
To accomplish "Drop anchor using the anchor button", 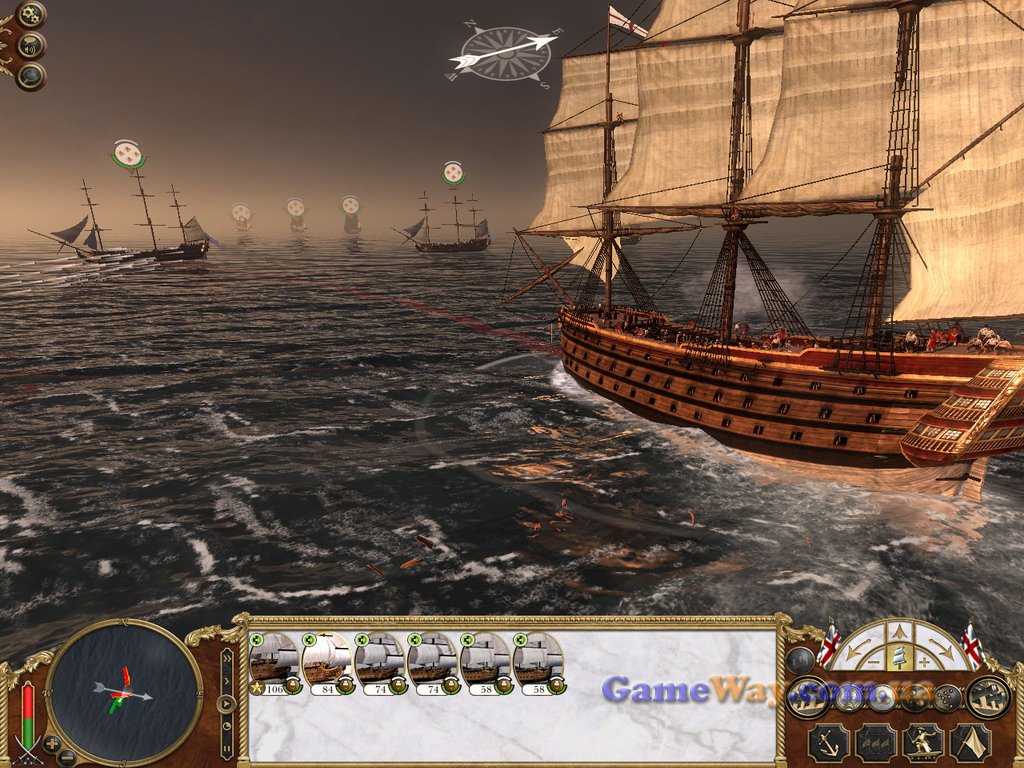I will 828,742.
